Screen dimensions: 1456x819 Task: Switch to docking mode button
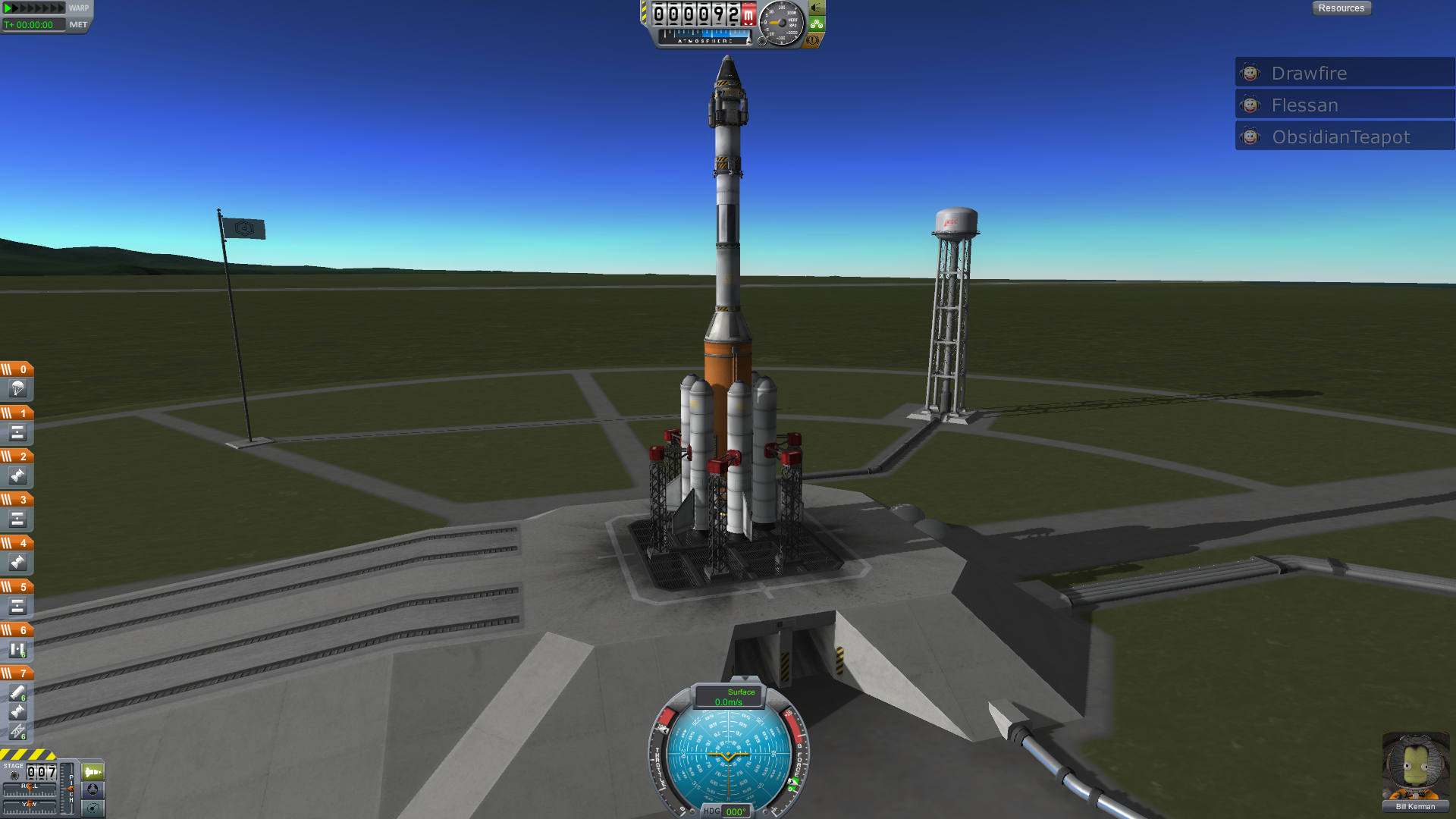click(x=93, y=789)
